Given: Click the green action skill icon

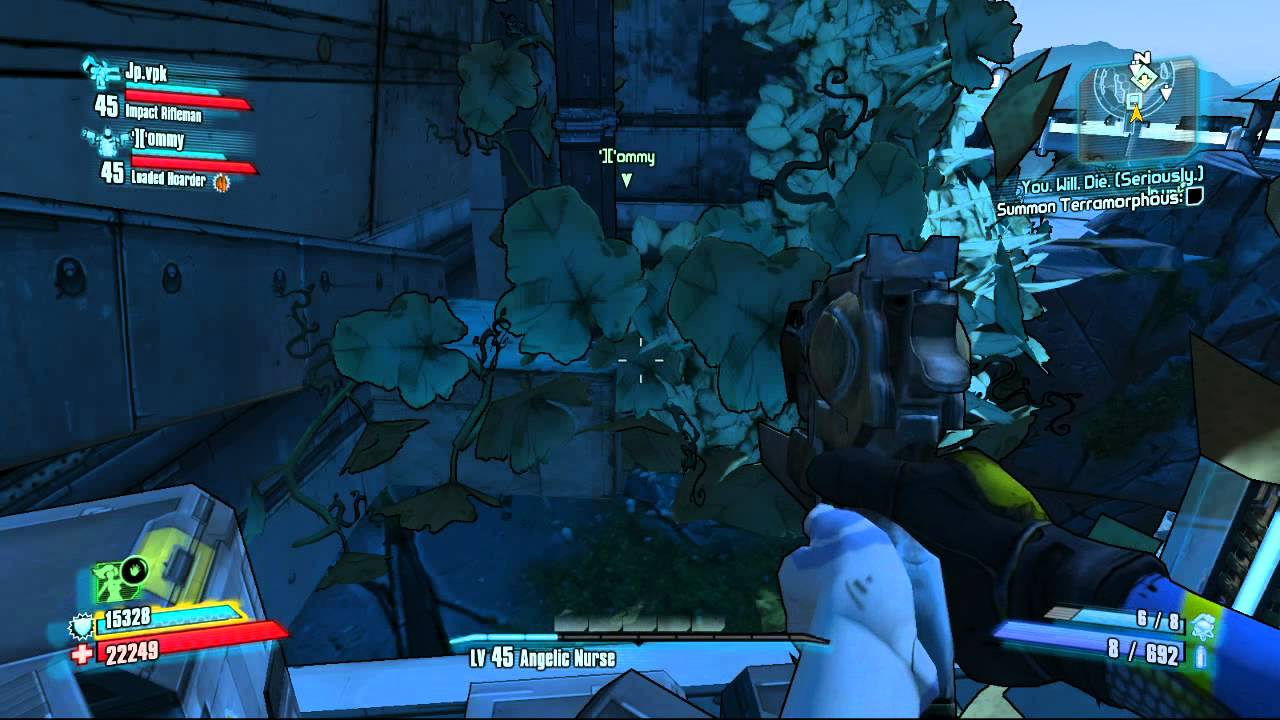Looking at the screenshot, I should 119,579.
